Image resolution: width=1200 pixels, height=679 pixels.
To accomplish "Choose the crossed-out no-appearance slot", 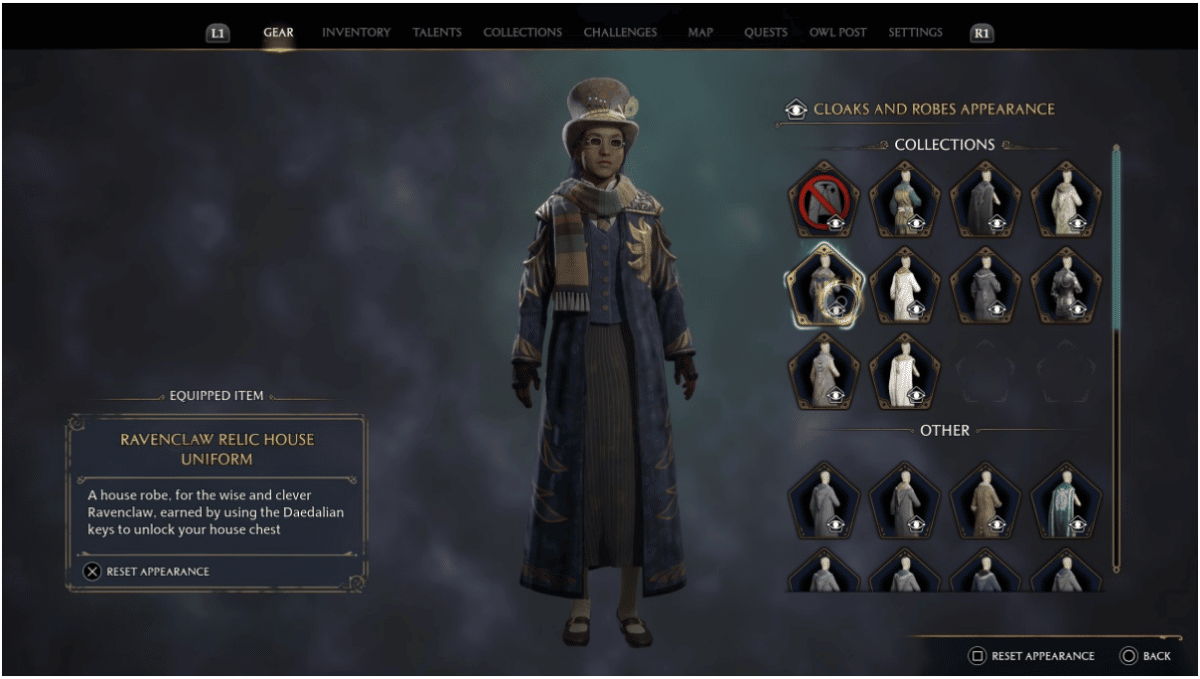I will tap(823, 198).
